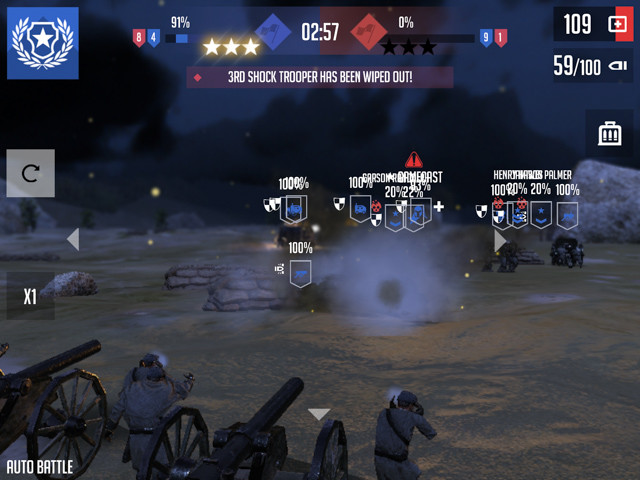640x480 pixels.
Task: Open the ammo crate supply button
Action: pos(608,133)
